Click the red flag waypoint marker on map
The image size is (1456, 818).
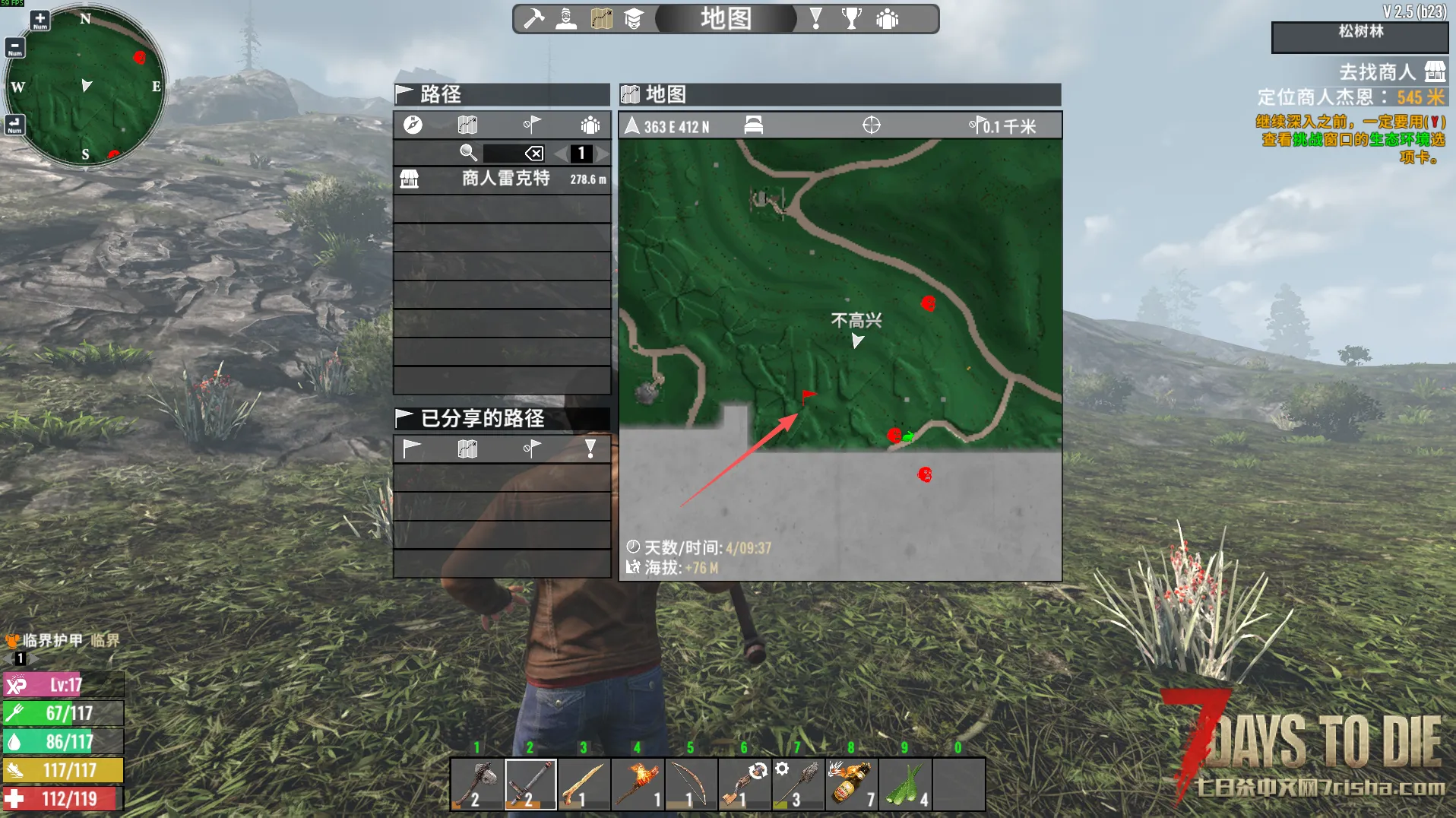[x=808, y=396]
